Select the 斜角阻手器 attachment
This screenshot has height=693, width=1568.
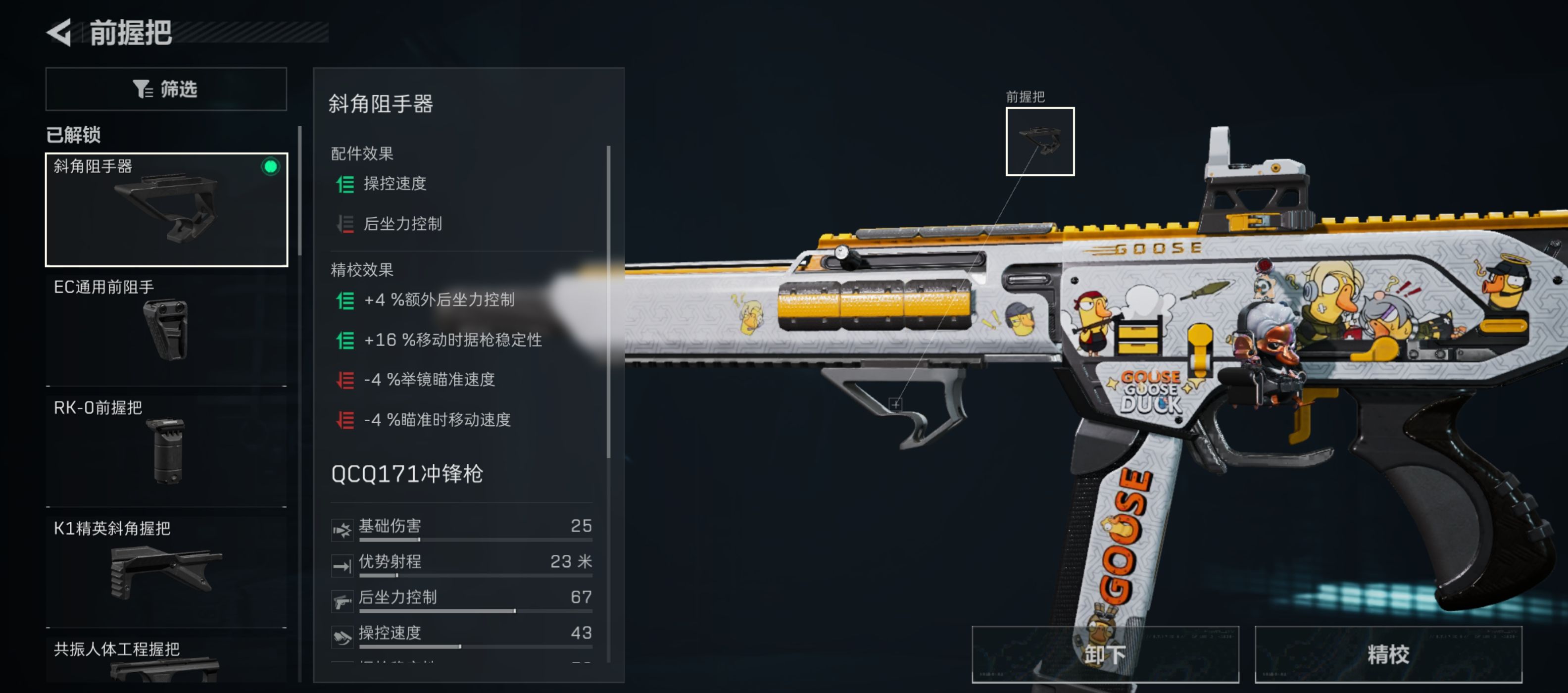[166, 209]
